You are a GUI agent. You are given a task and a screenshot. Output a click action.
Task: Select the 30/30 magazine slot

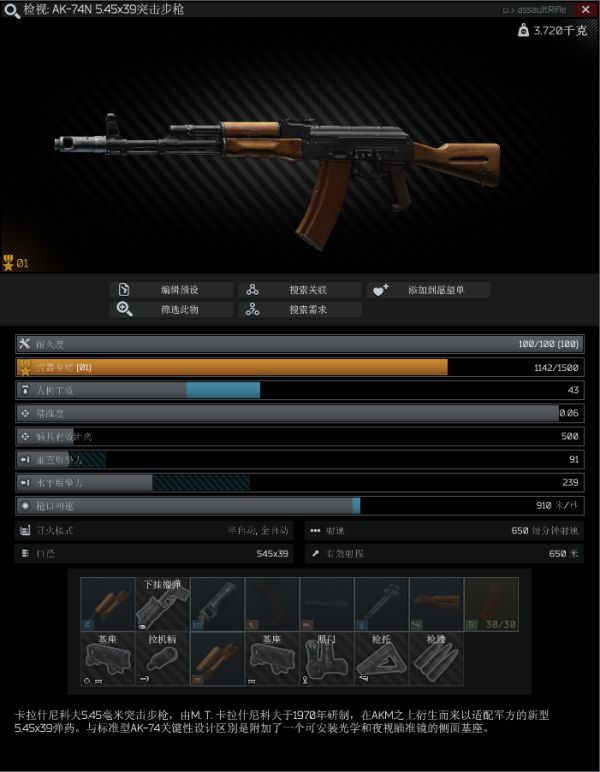[491, 604]
